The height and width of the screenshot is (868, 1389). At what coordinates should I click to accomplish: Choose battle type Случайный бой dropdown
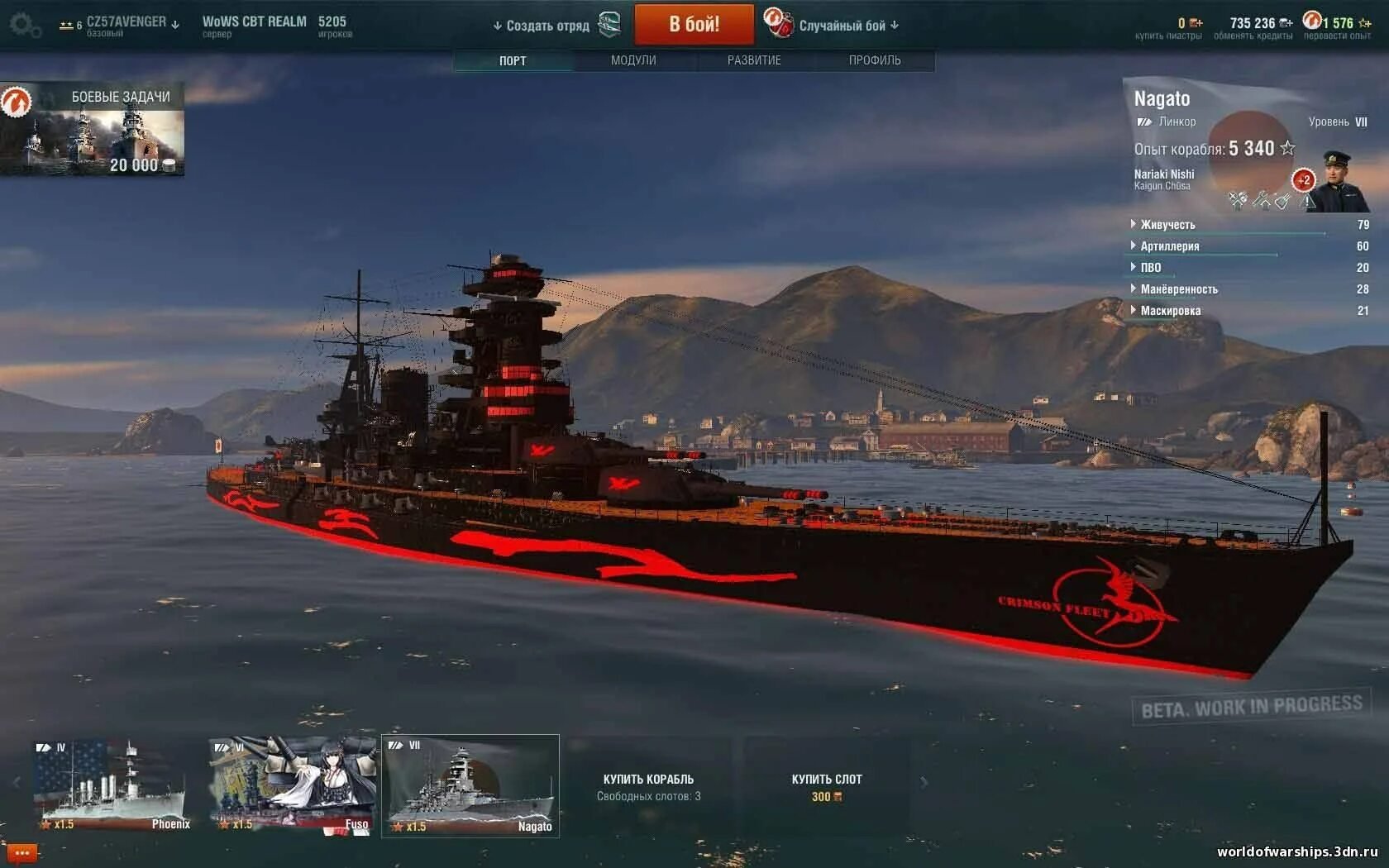(x=842, y=26)
